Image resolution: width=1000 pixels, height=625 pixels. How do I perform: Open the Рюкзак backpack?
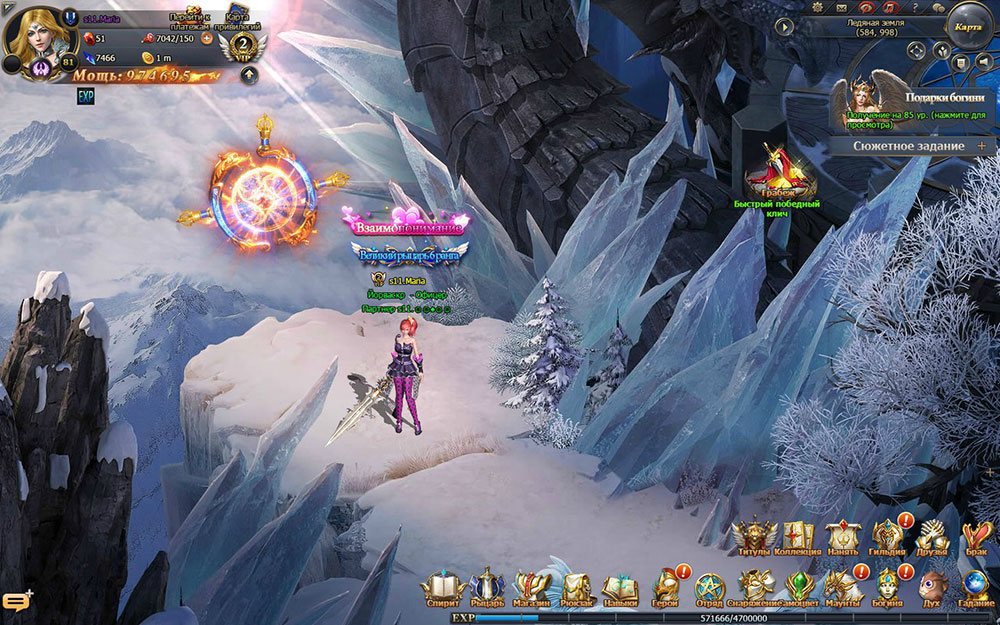tap(575, 586)
